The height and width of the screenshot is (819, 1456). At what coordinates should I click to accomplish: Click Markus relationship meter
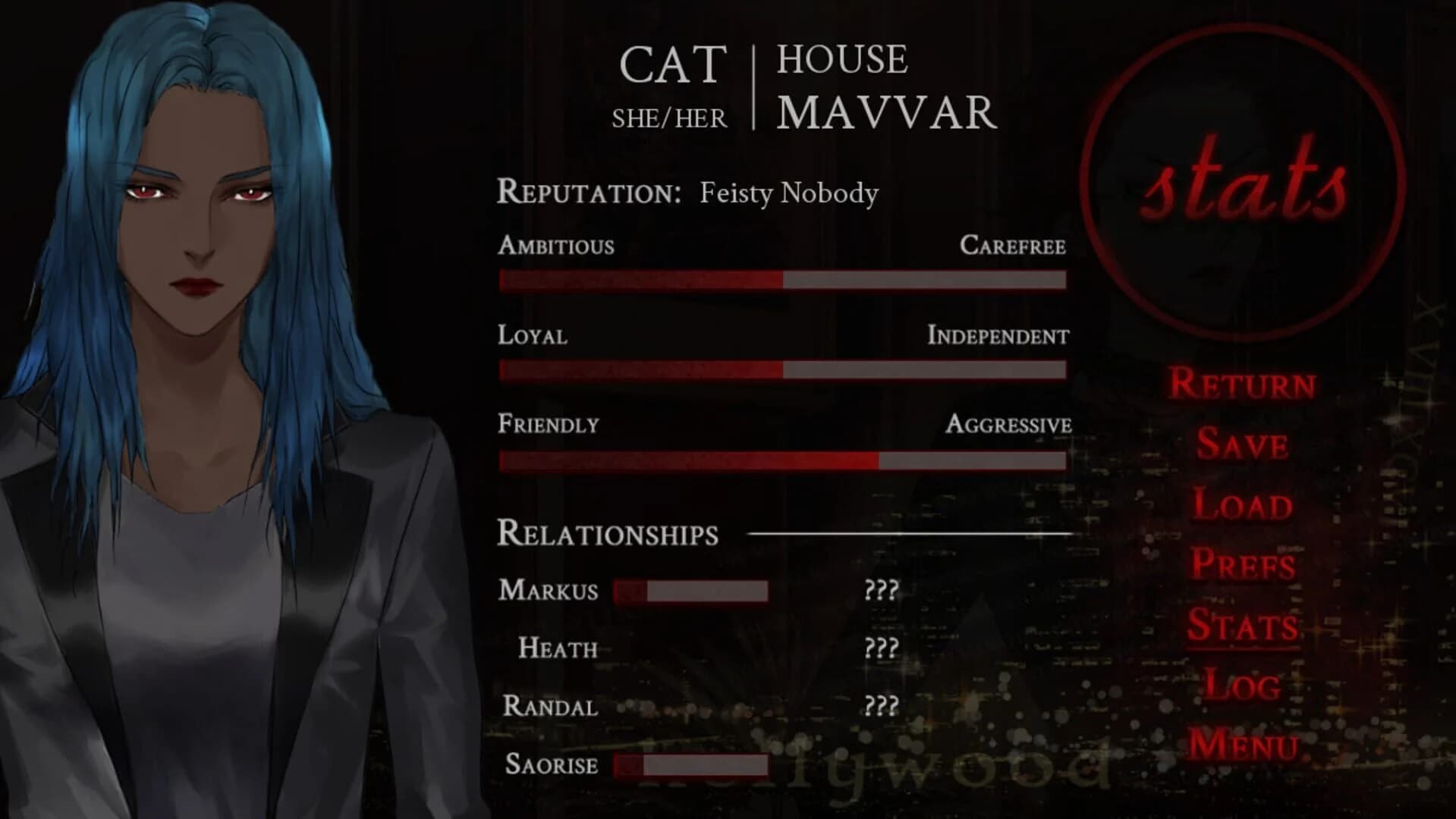click(x=690, y=591)
